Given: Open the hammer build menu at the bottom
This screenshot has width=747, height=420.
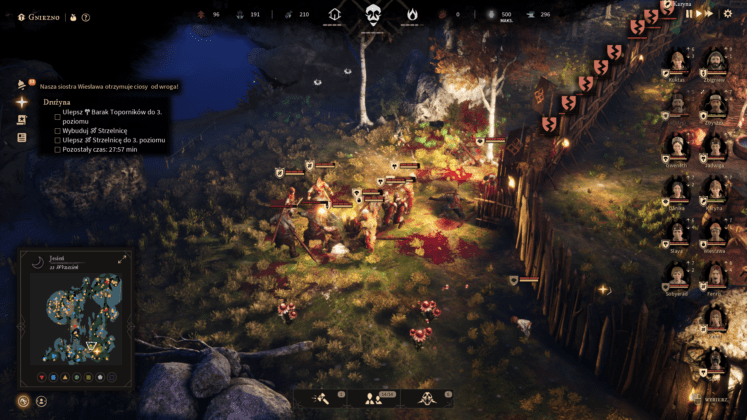Looking at the screenshot, I should (326, 399).
